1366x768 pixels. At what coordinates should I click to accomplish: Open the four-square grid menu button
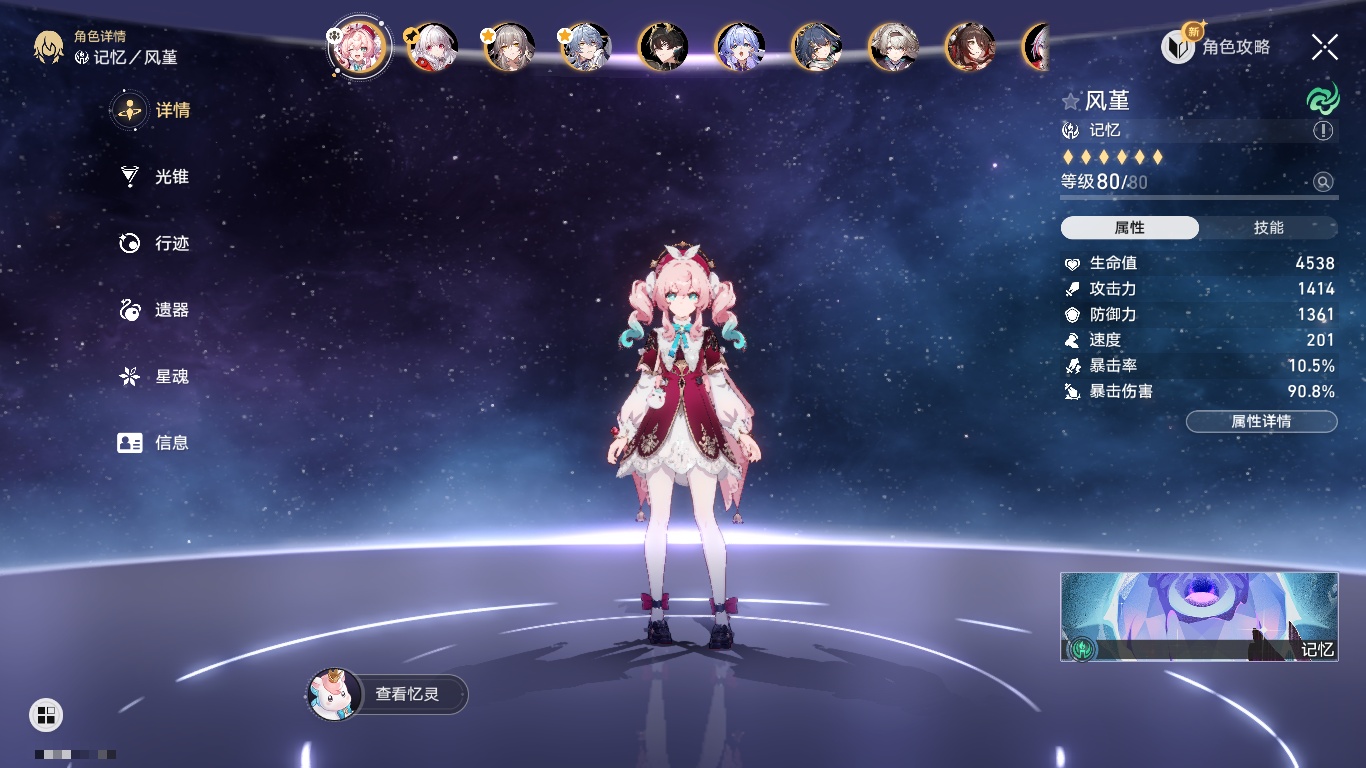click(46, 714)
